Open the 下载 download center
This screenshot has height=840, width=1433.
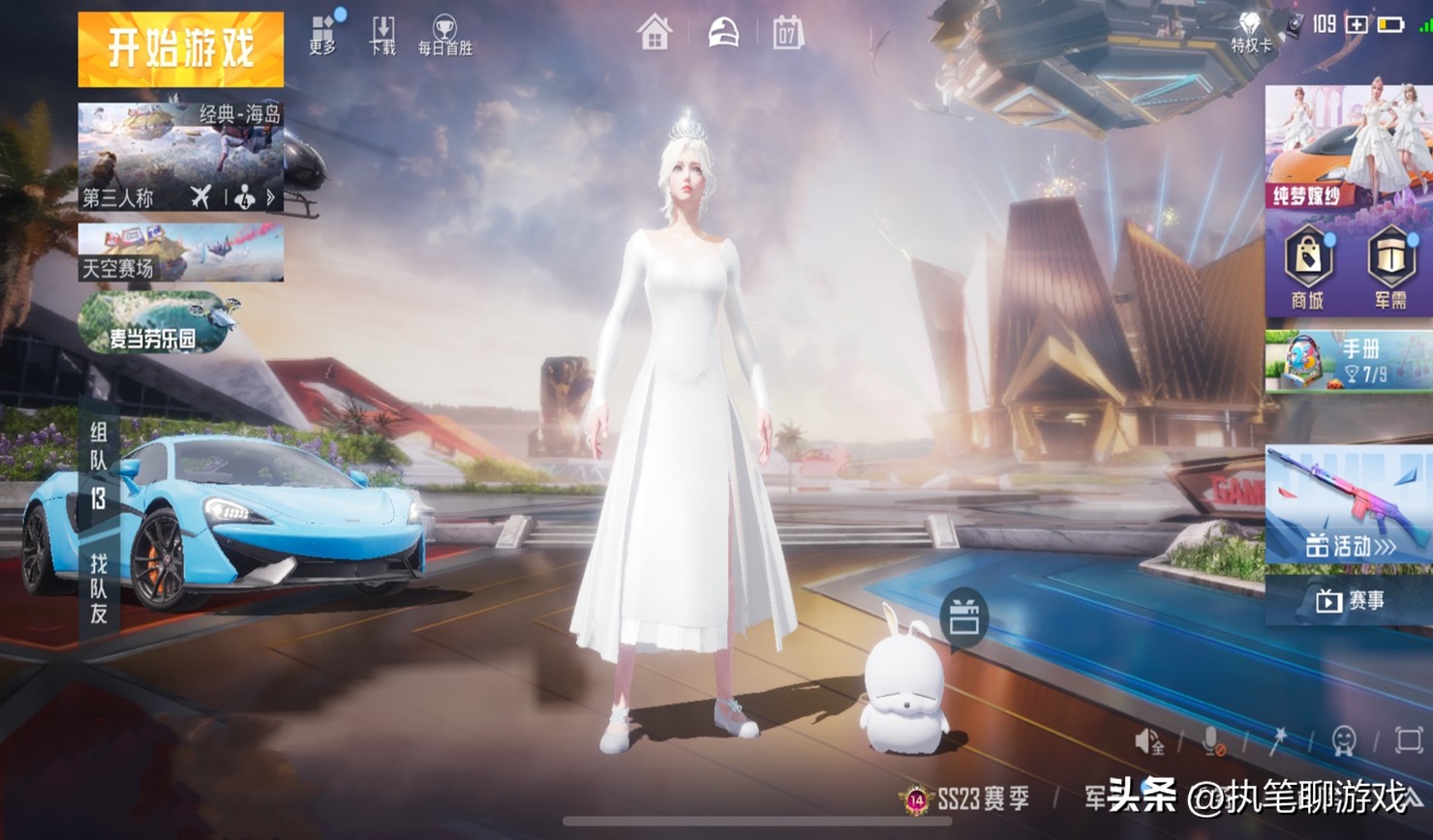click(x=383, y=34)
